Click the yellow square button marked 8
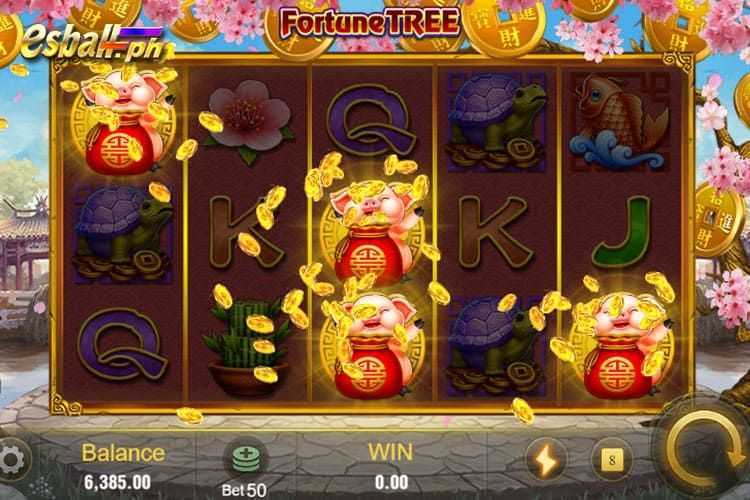 click(611, 460)
